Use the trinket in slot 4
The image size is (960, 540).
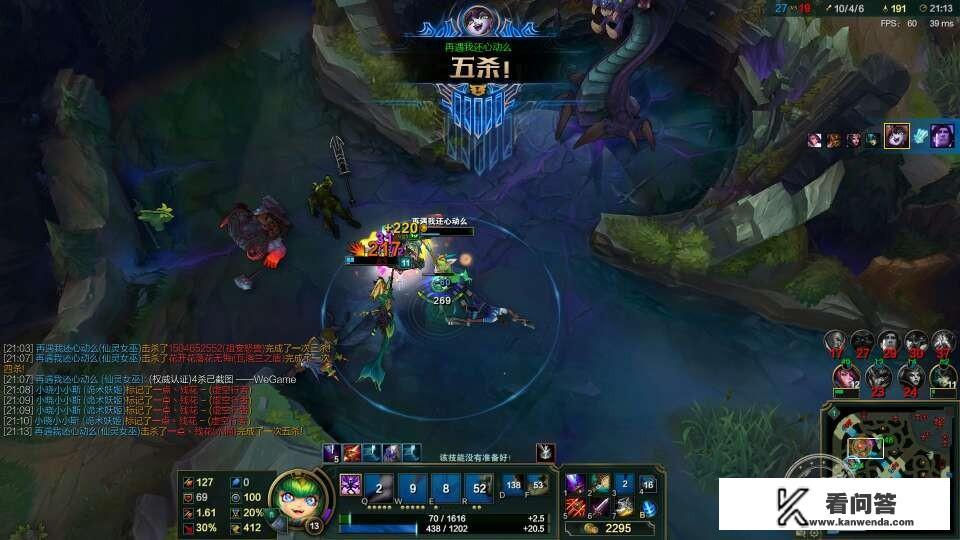click(648, 485)
